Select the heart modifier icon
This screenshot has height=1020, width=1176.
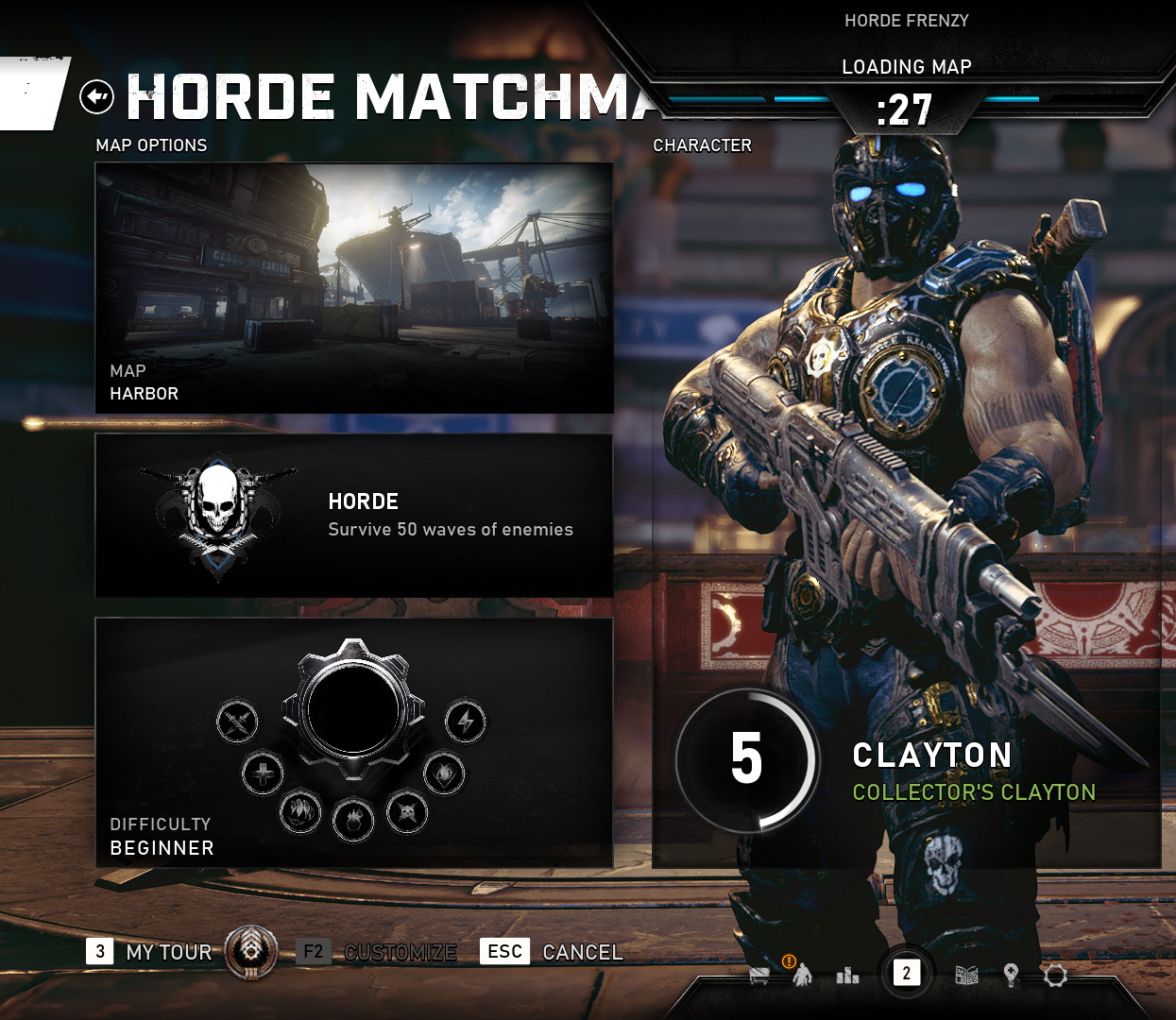click(444, 773)
